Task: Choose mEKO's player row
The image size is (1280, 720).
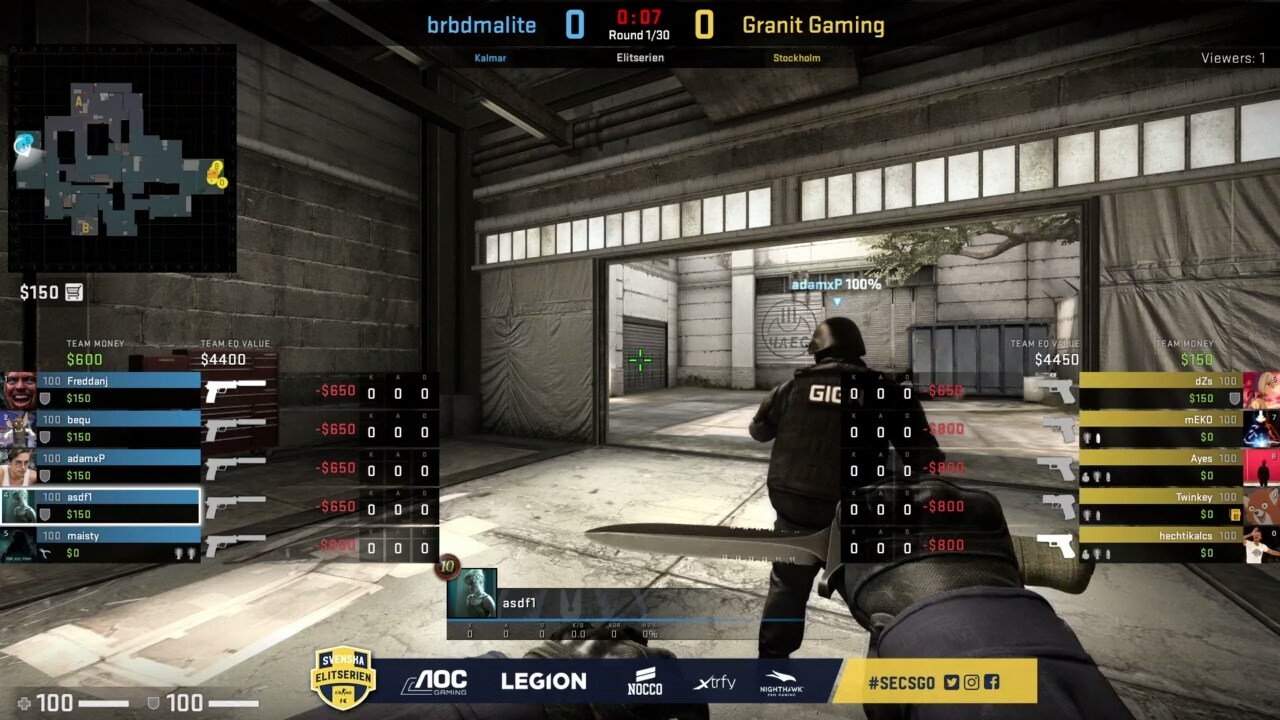Action: (1160, 428)
